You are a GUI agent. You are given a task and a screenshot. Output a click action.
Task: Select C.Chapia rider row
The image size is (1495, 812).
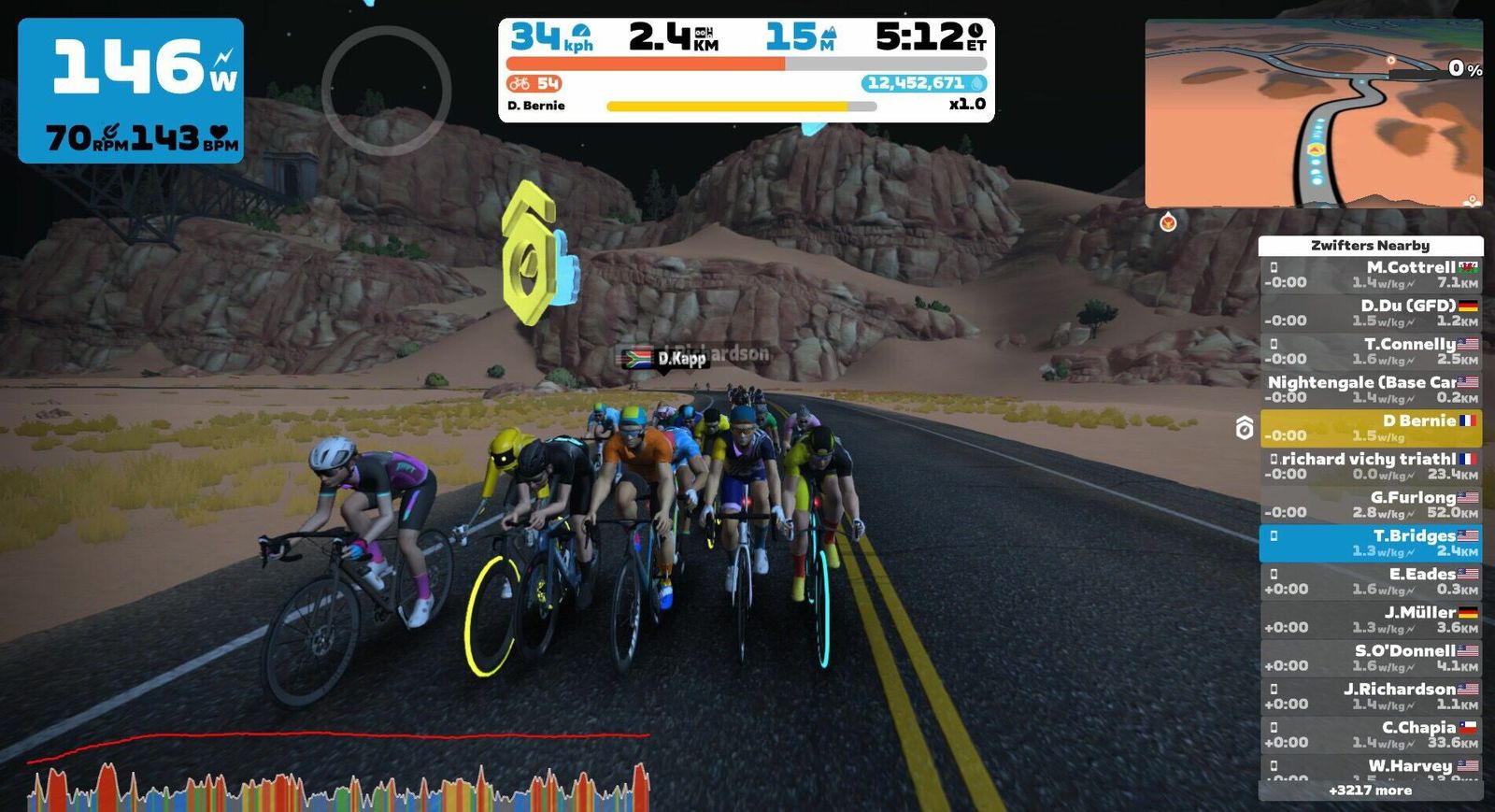[x=1370, y=734]
